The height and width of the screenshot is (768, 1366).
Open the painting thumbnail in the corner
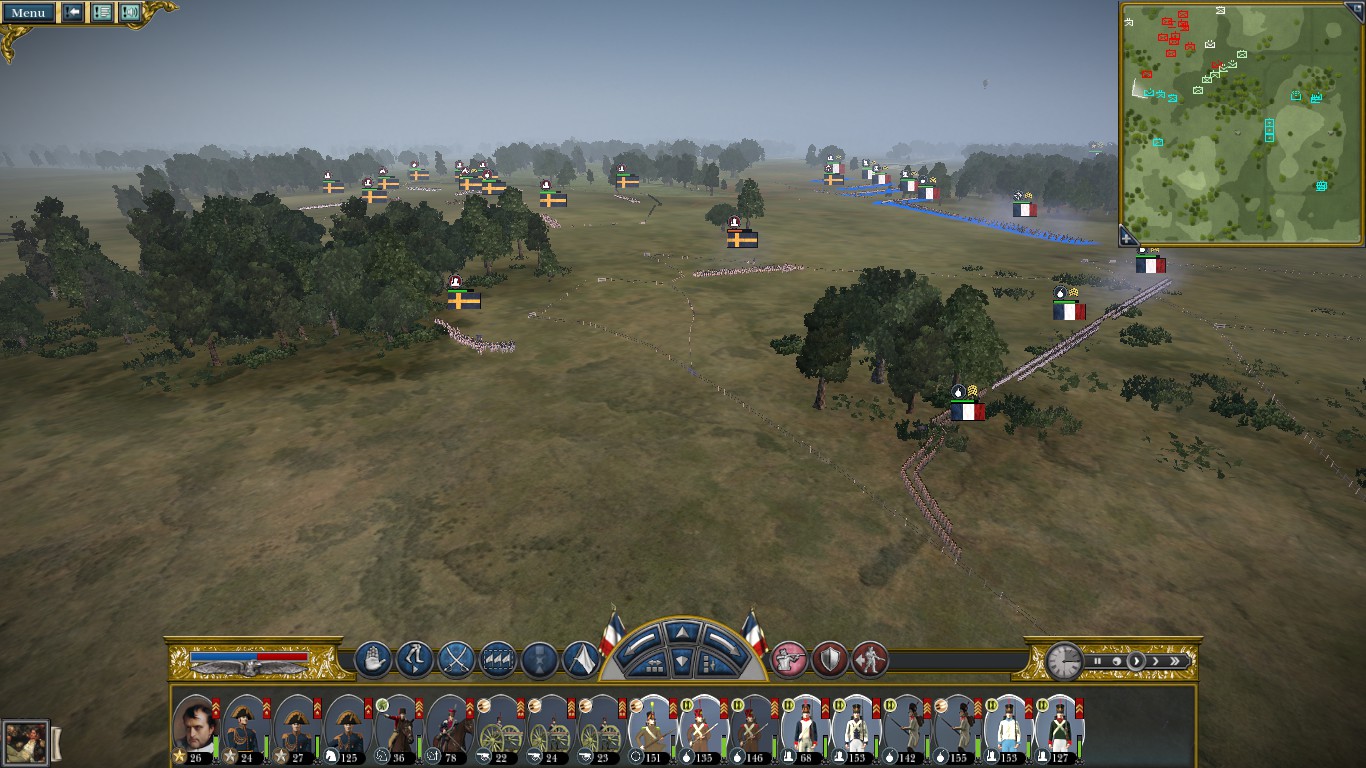26,742
